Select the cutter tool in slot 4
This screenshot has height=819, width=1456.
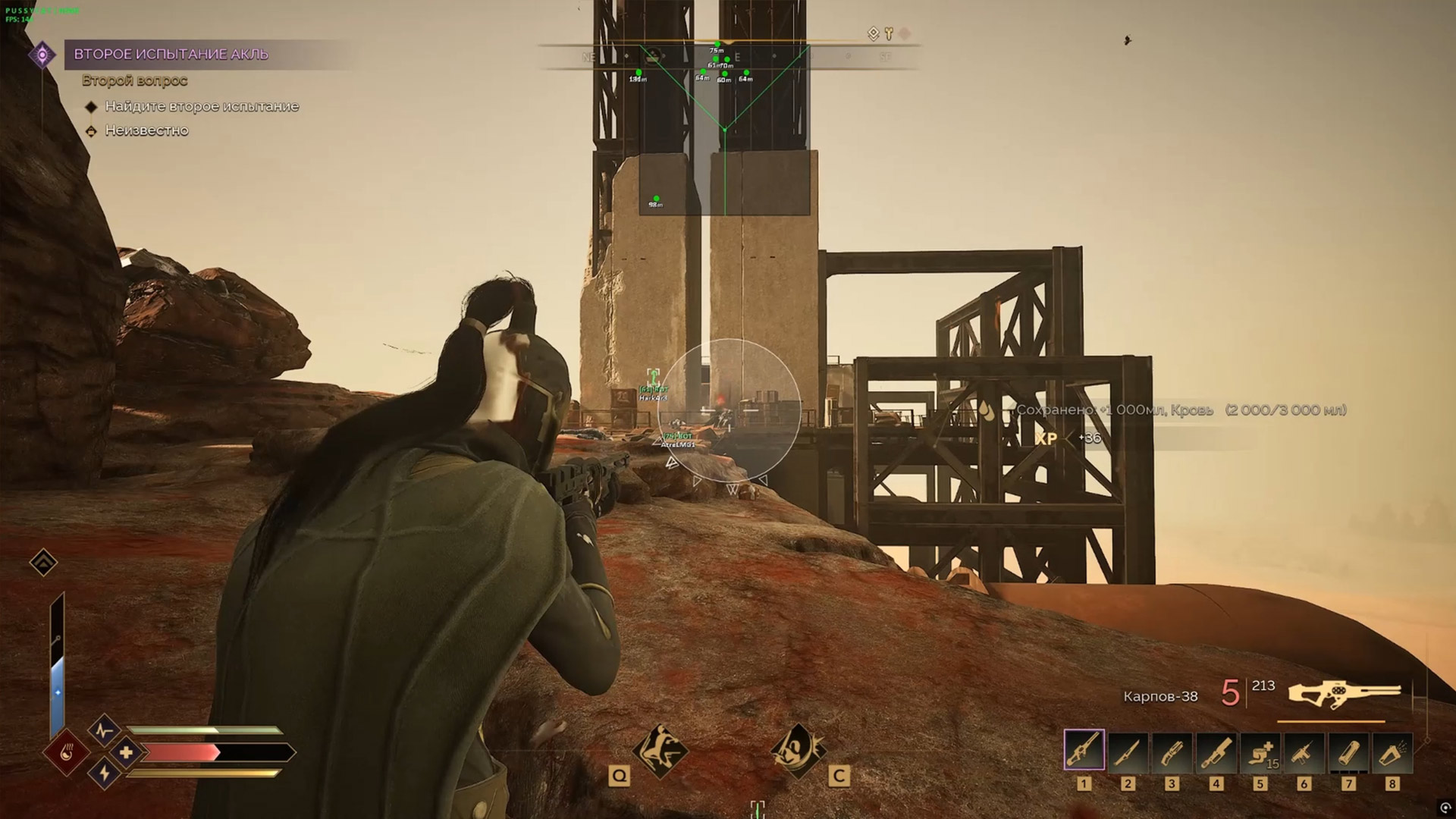pyautogui.click(x=1216, y=750)
